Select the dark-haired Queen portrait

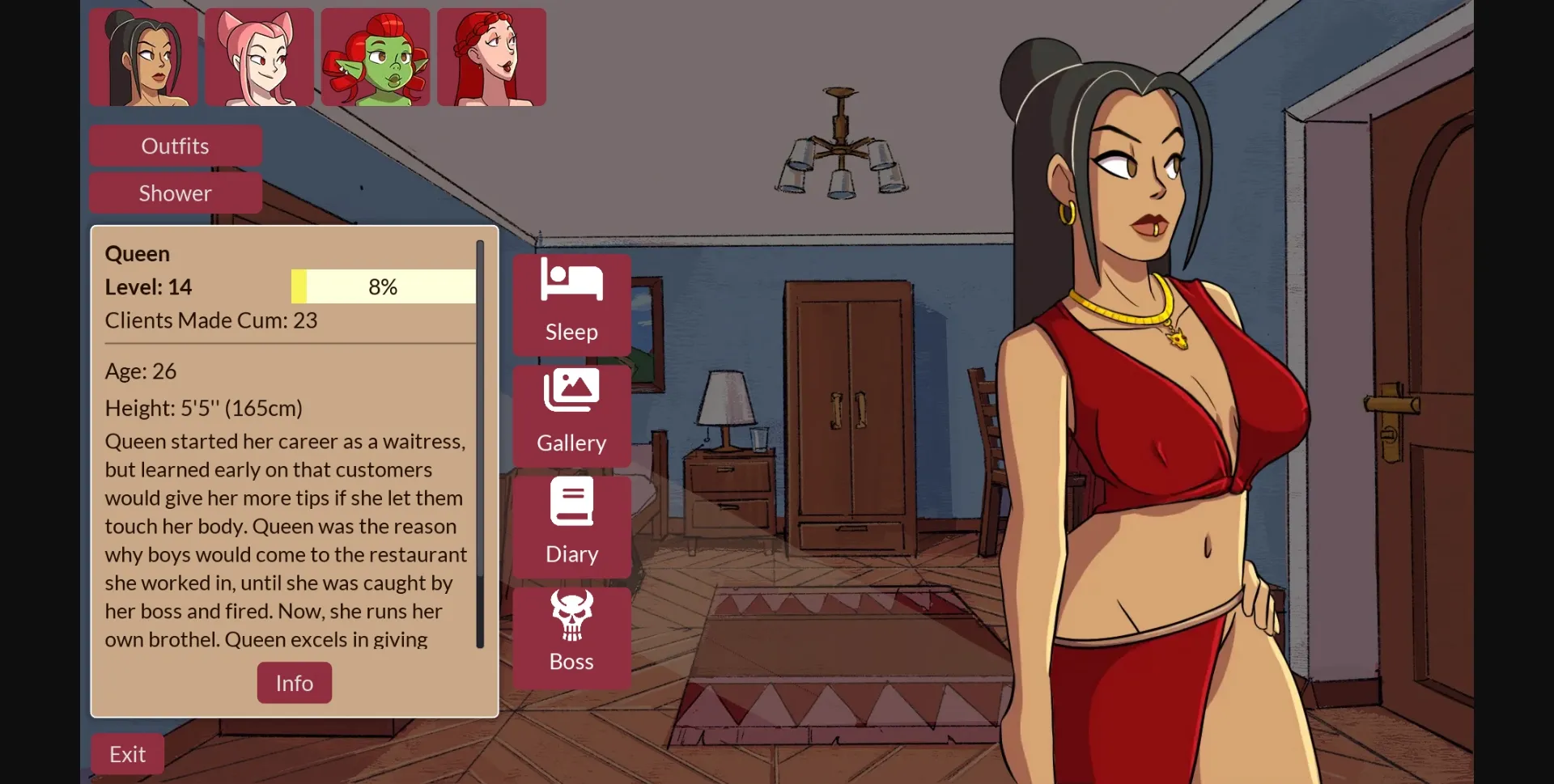142,57
